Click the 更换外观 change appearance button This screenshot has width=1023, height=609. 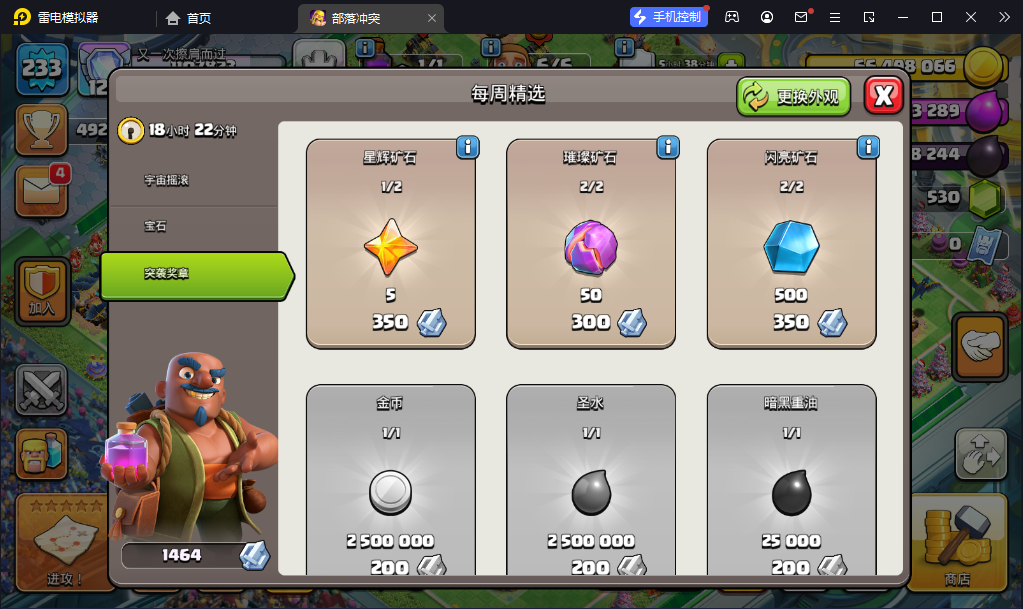794,97
